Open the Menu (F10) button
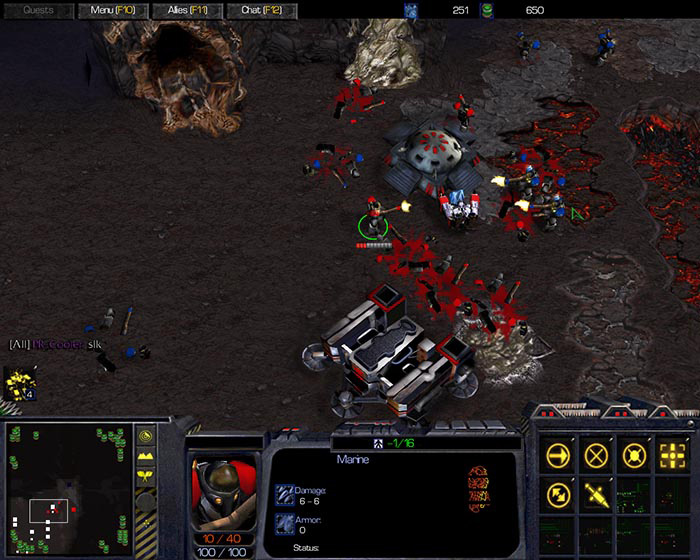 click(x=112, y=10)
